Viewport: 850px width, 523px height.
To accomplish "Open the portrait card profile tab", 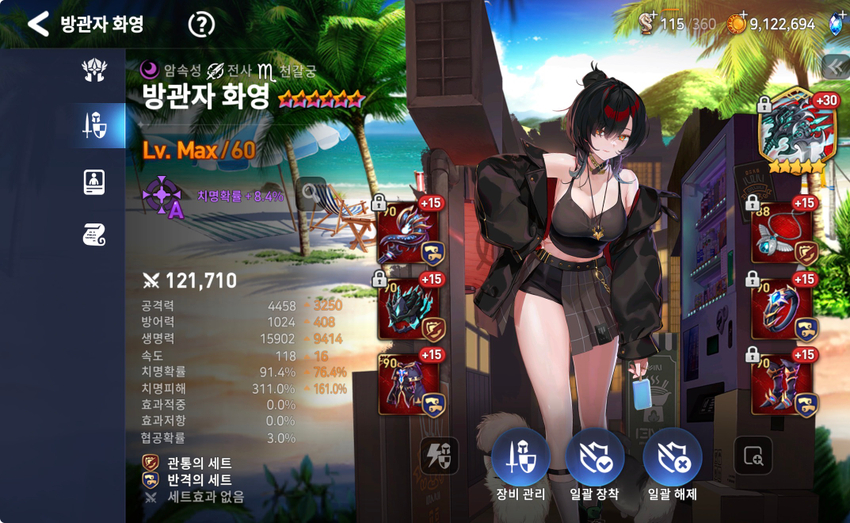I will (95, 182).
